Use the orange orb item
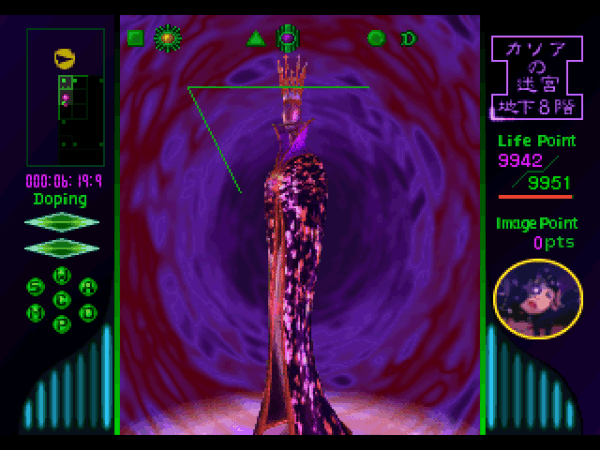Image resolution: width=600 pixels, height=450 pixels. [167, 39]
